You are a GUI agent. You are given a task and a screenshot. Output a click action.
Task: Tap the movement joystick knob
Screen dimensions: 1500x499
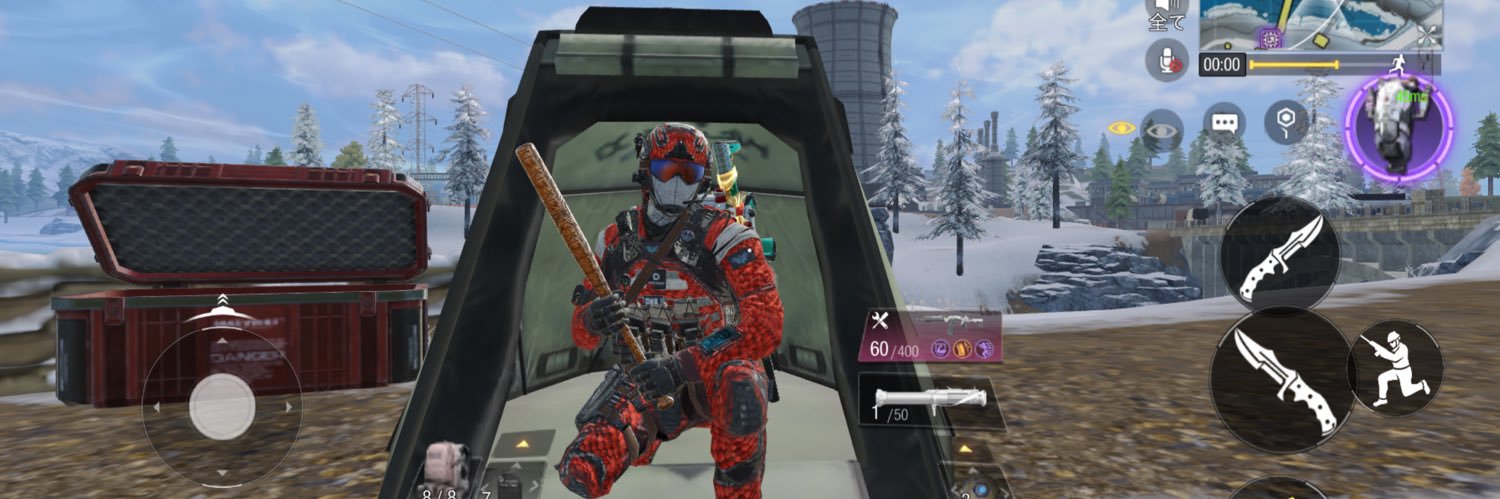point(221,407)
